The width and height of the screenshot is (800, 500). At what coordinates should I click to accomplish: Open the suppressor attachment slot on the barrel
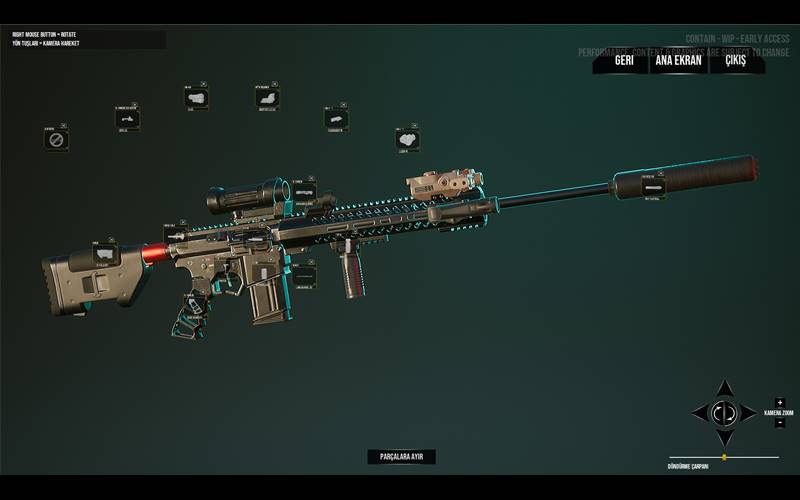point(653,187)
